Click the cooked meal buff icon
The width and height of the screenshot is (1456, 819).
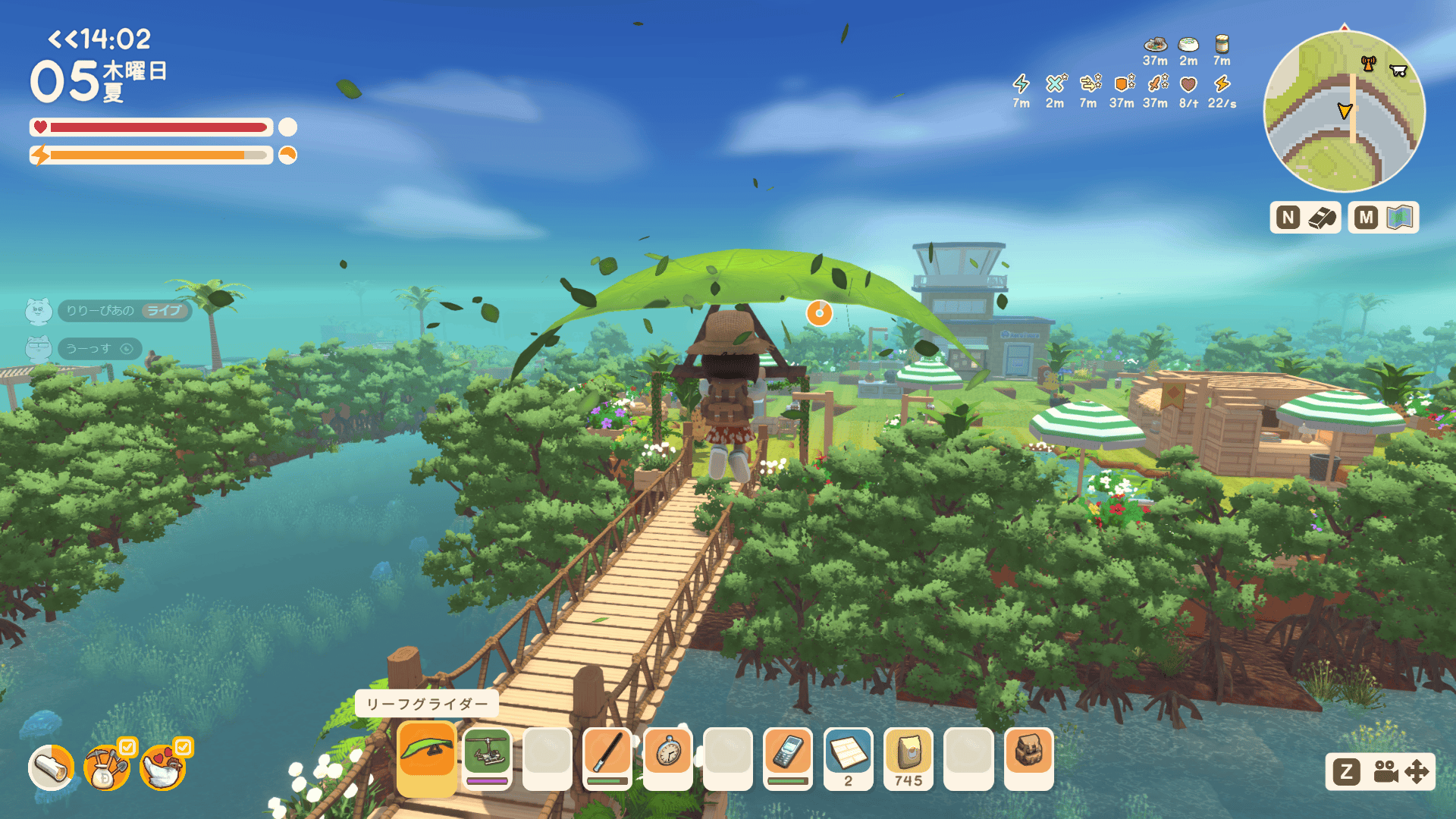coord(1154,44)
